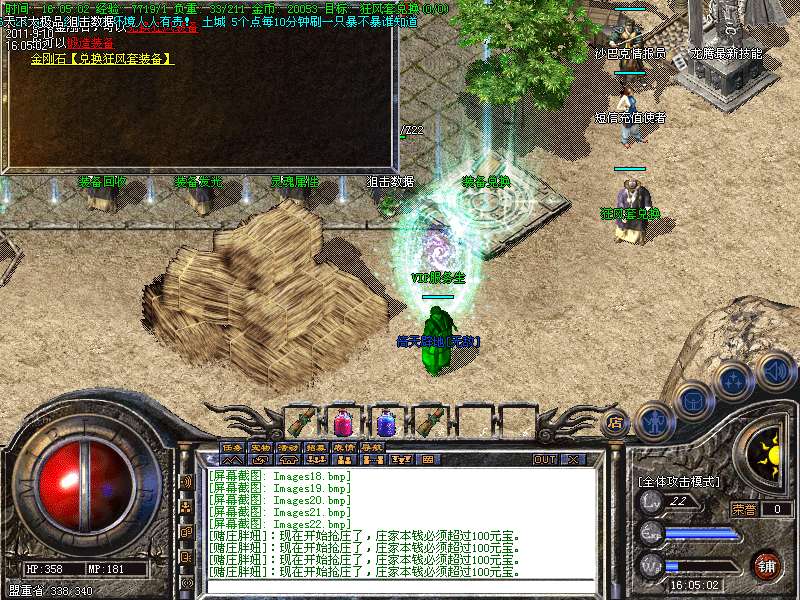The image size is (800, 600).
Task: Use the blue potion in the hotbar
Action: [x=386, y=421]
